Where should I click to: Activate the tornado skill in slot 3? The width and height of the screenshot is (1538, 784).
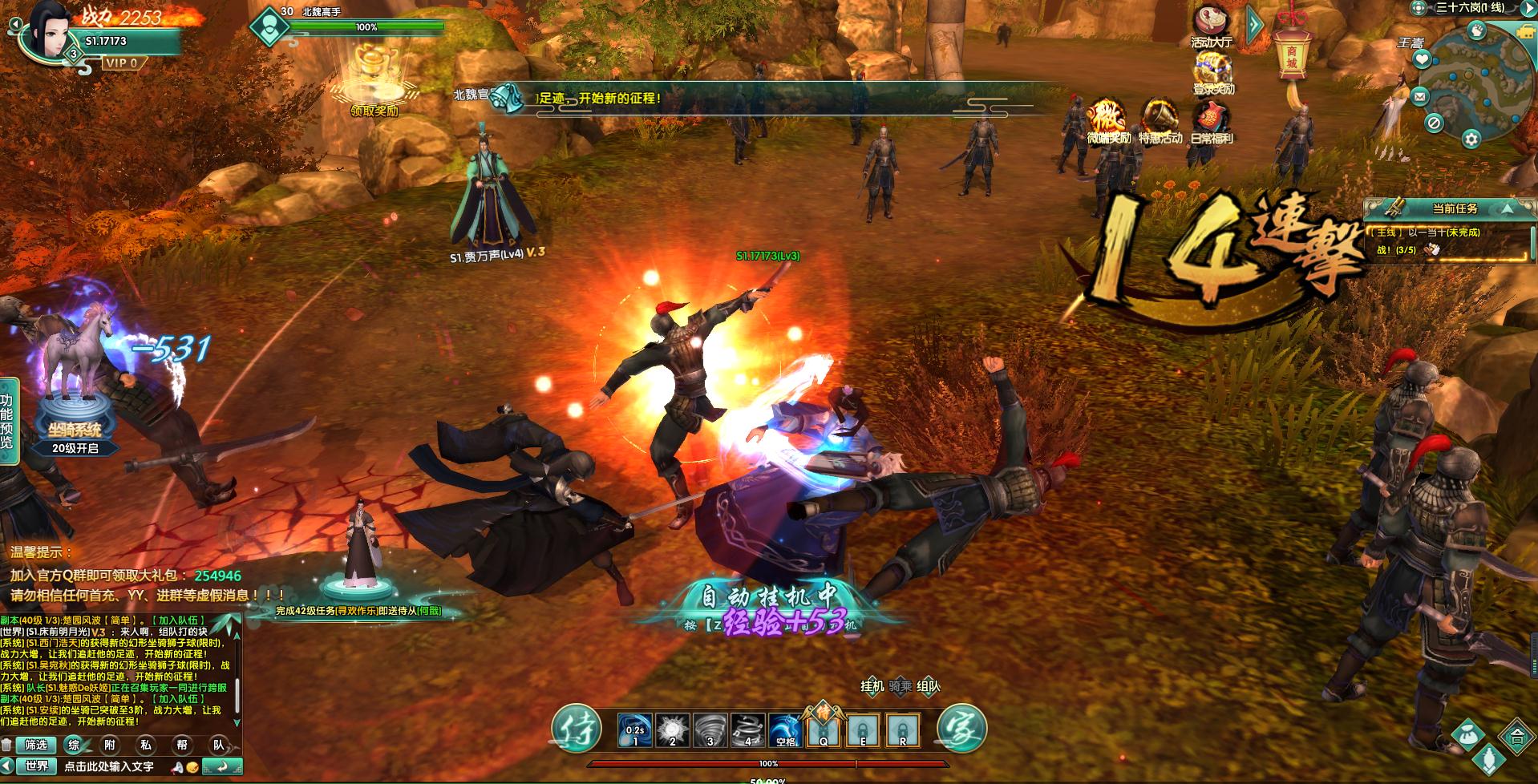click(710, 730)
